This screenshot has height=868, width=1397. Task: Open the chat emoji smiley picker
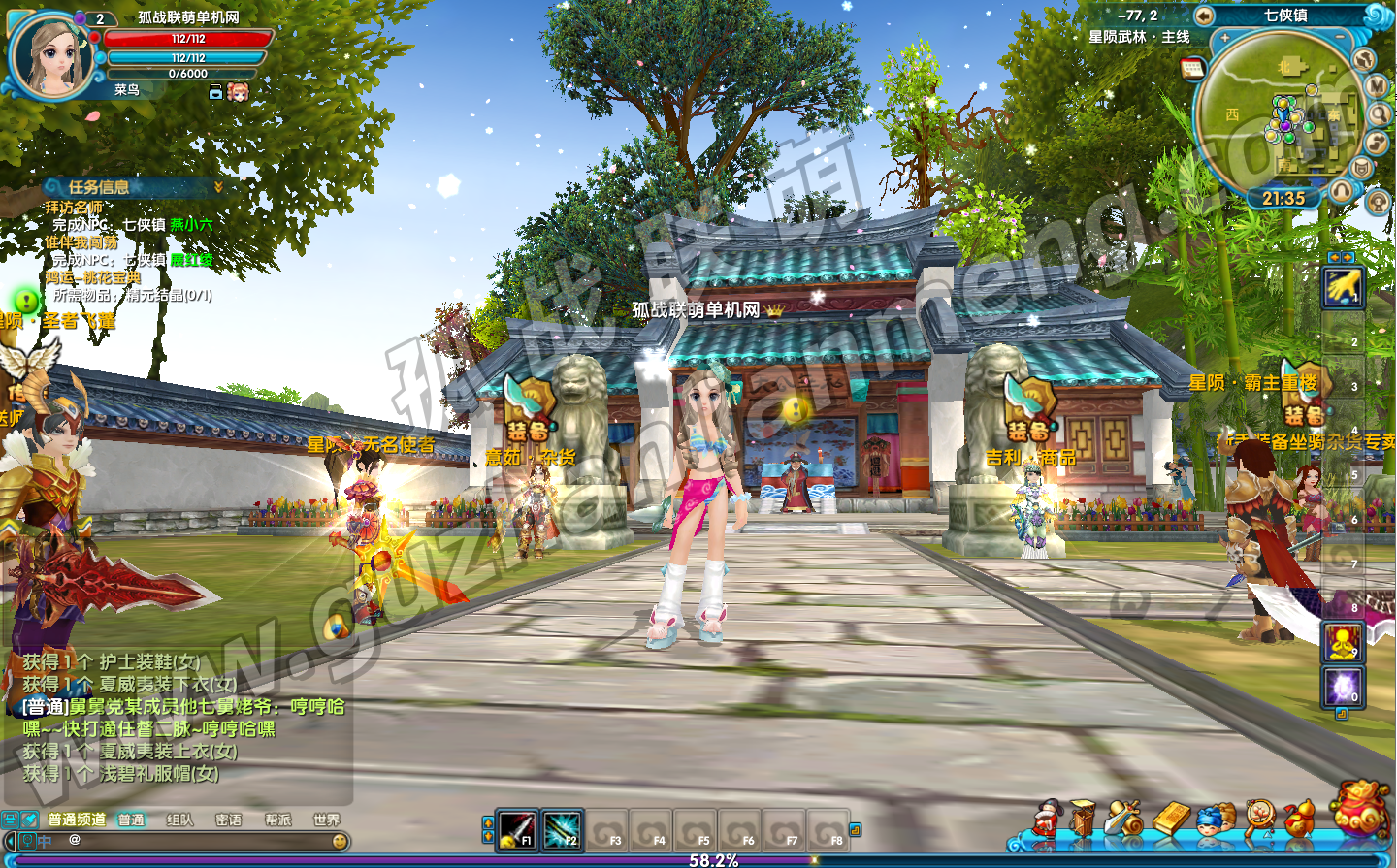click(340, 841)
